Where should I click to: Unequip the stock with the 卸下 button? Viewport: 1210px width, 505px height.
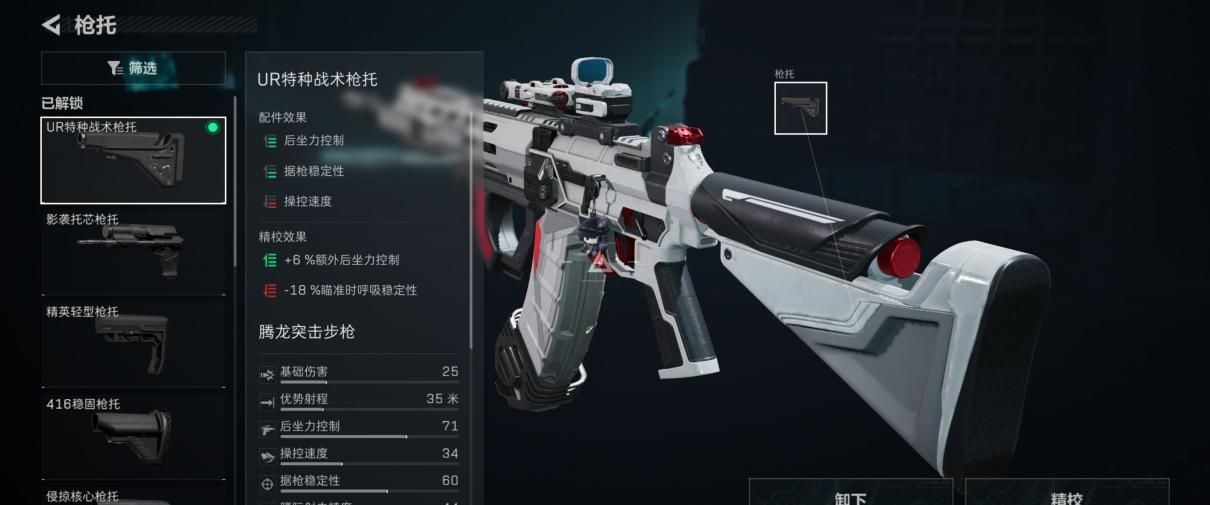coord(850,494)
